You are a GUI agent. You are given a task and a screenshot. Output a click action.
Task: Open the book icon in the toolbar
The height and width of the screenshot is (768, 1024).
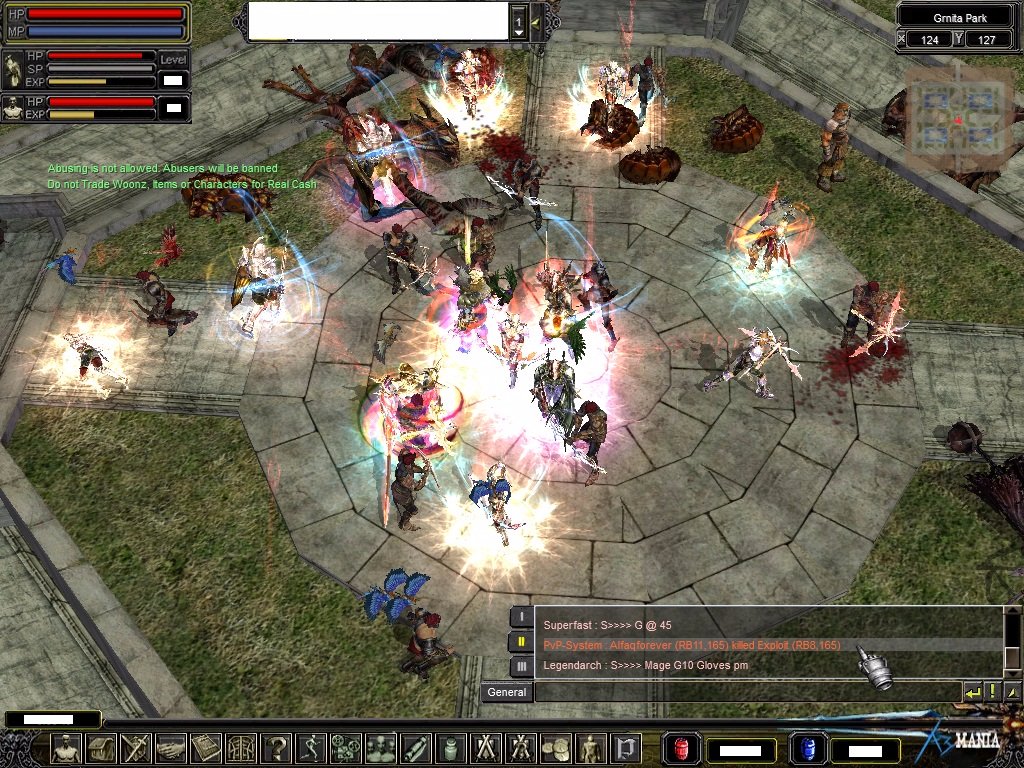(206, 748)
